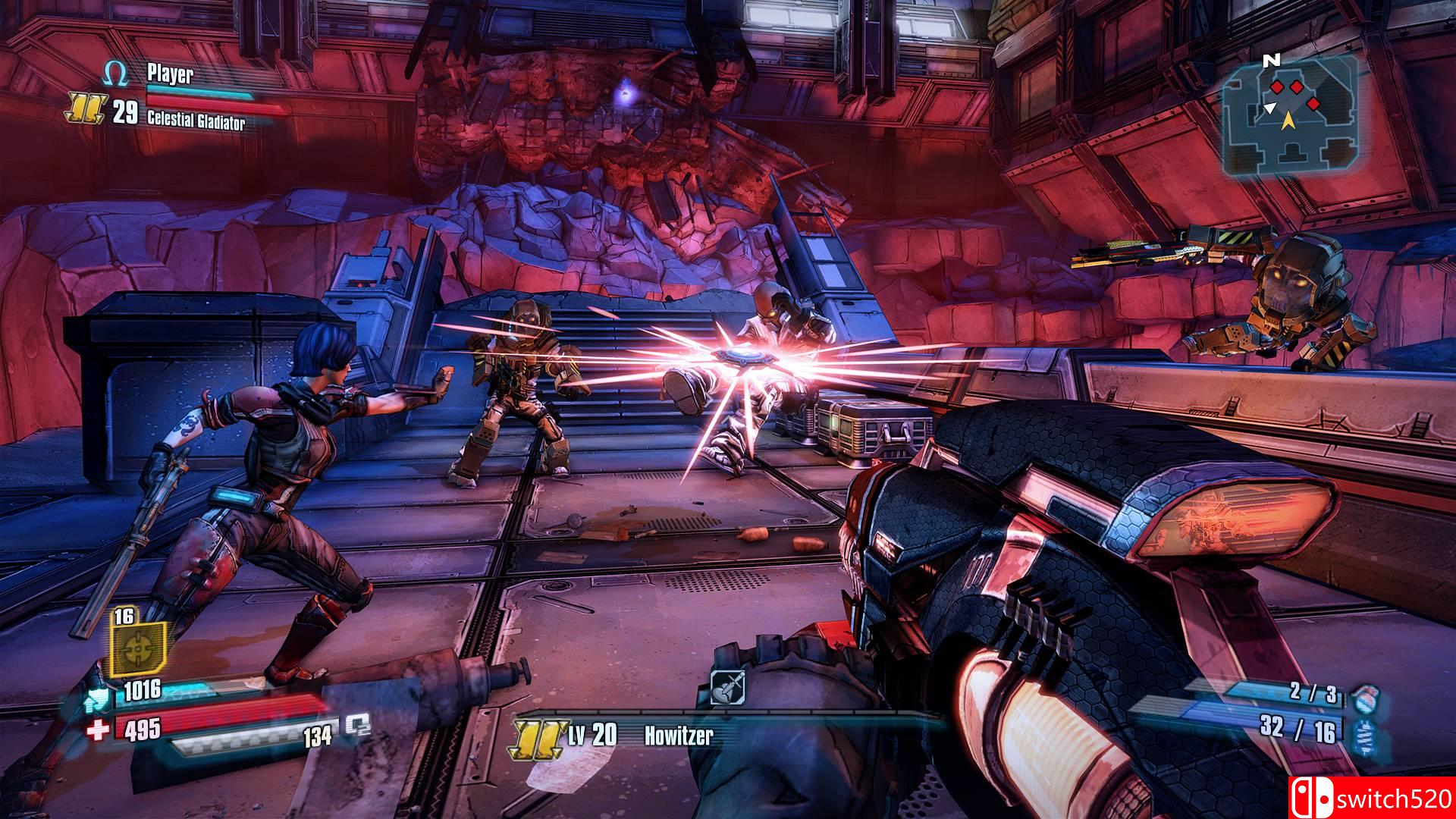1456x819 pixels.
Task: Click the challenge icon above the level bar
Action: click(728, 689)
